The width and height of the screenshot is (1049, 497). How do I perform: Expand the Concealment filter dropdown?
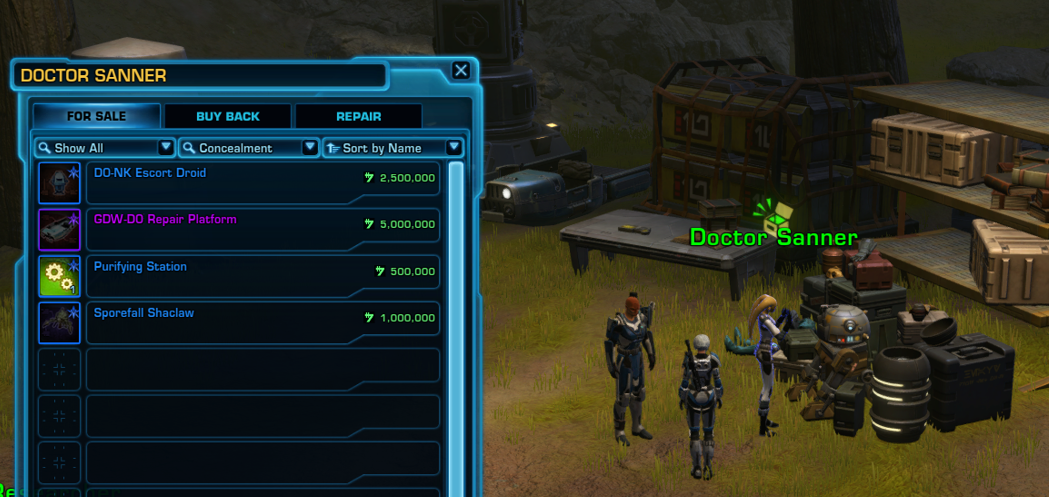click(x=248, y=148)
